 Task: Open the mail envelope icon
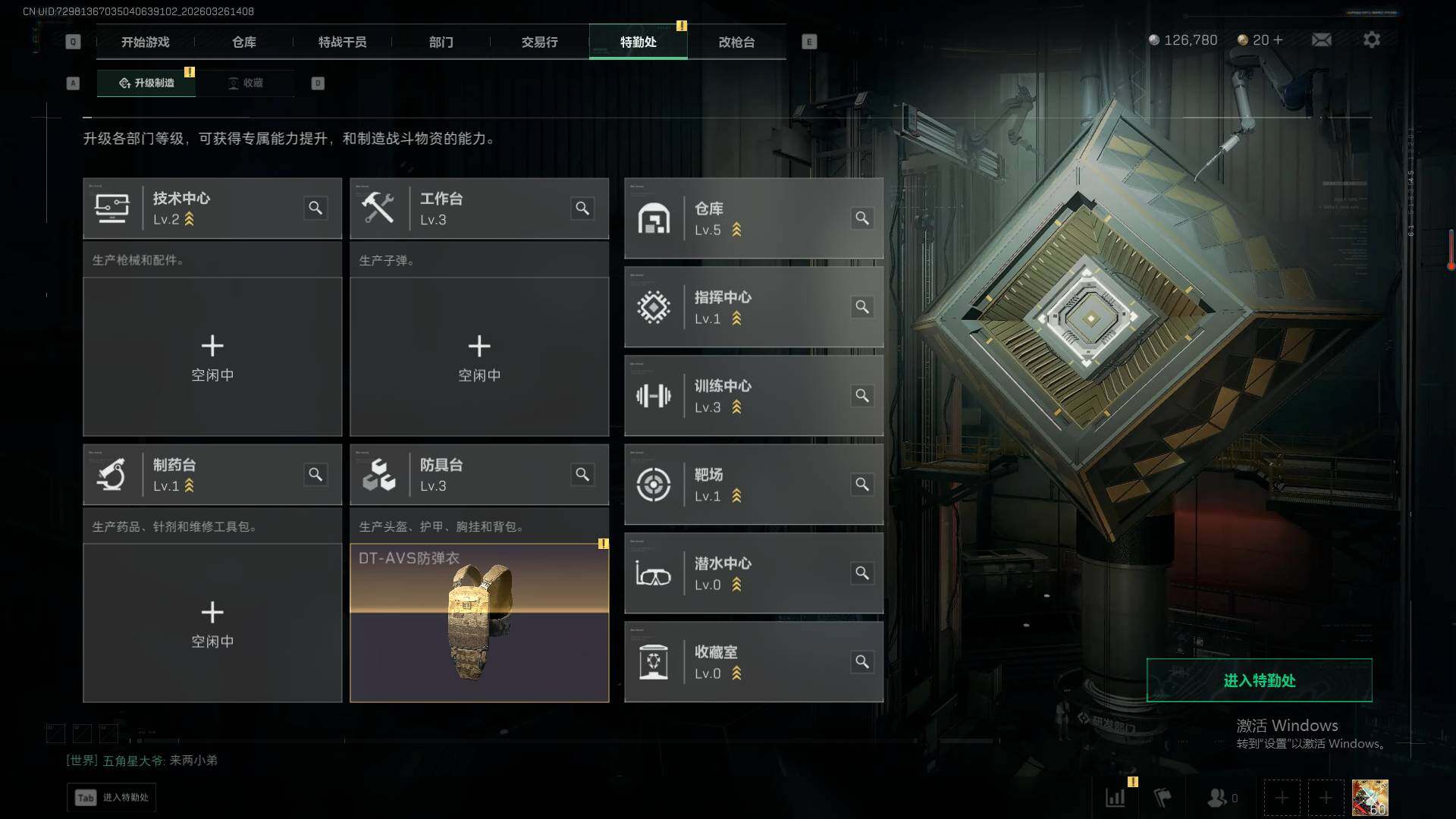1321,39
